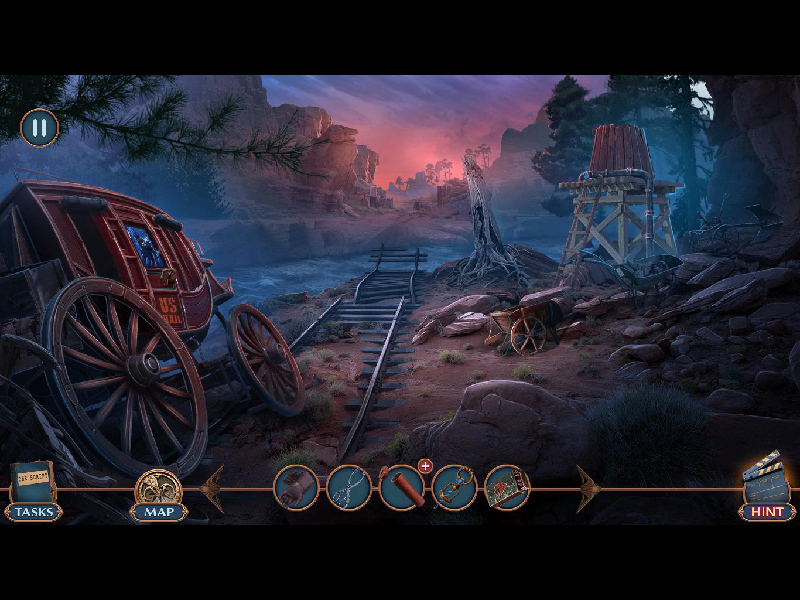
Task: Select the leather glove inventory item
Action: point(296,488)
